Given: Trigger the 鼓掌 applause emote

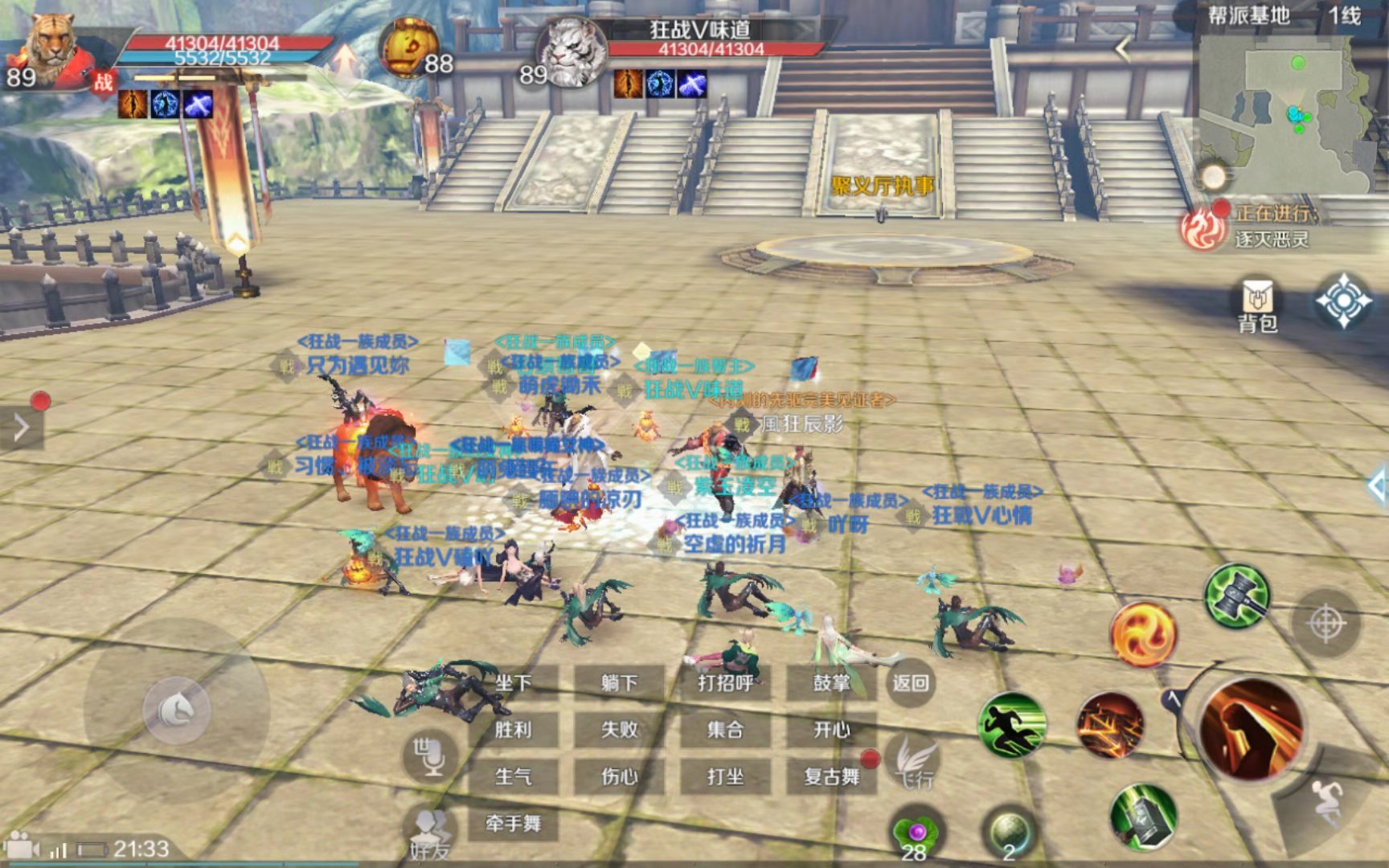Looking at the screenshot, I should [831, 683].
